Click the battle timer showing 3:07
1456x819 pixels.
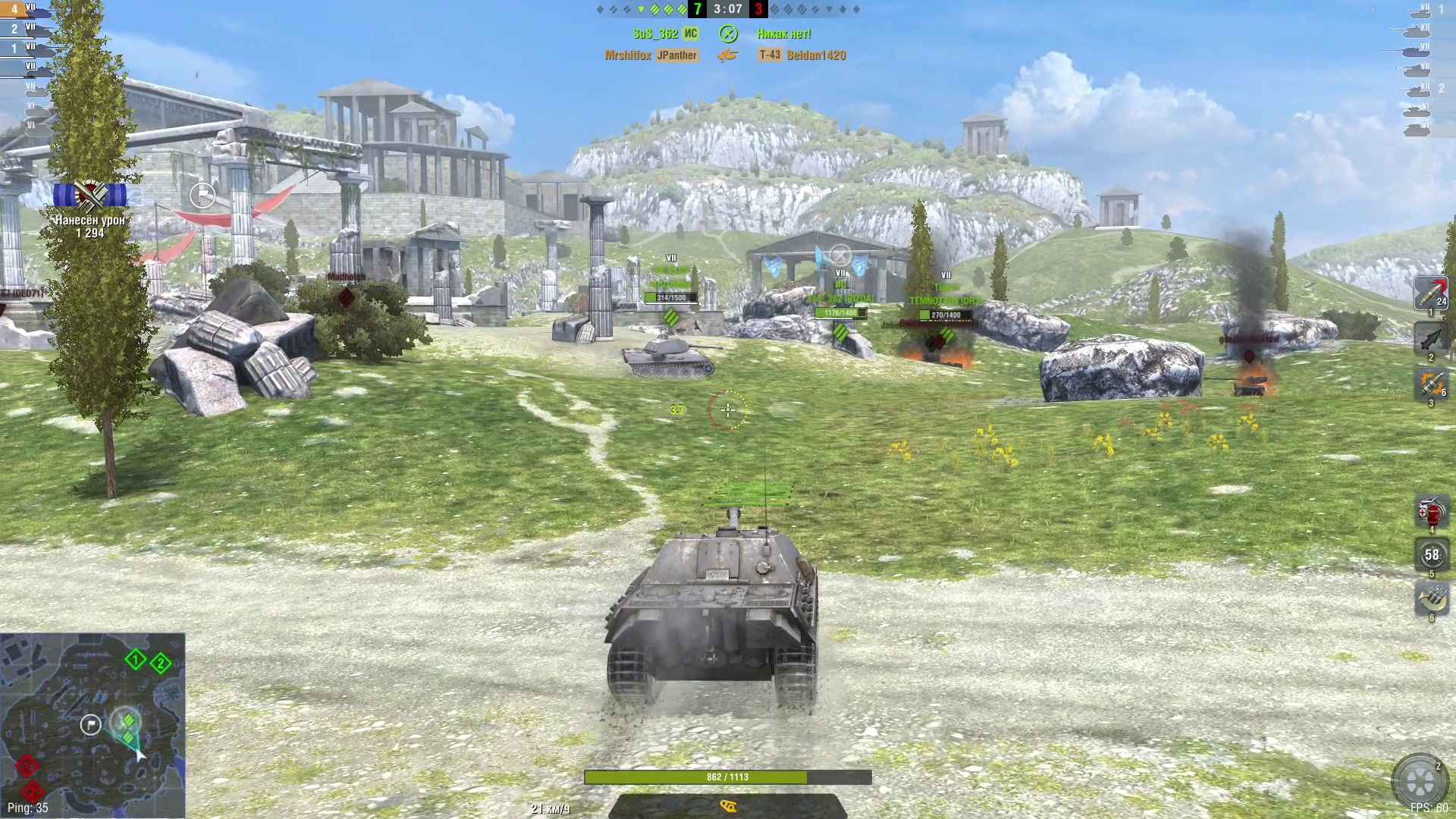point(728,9)
